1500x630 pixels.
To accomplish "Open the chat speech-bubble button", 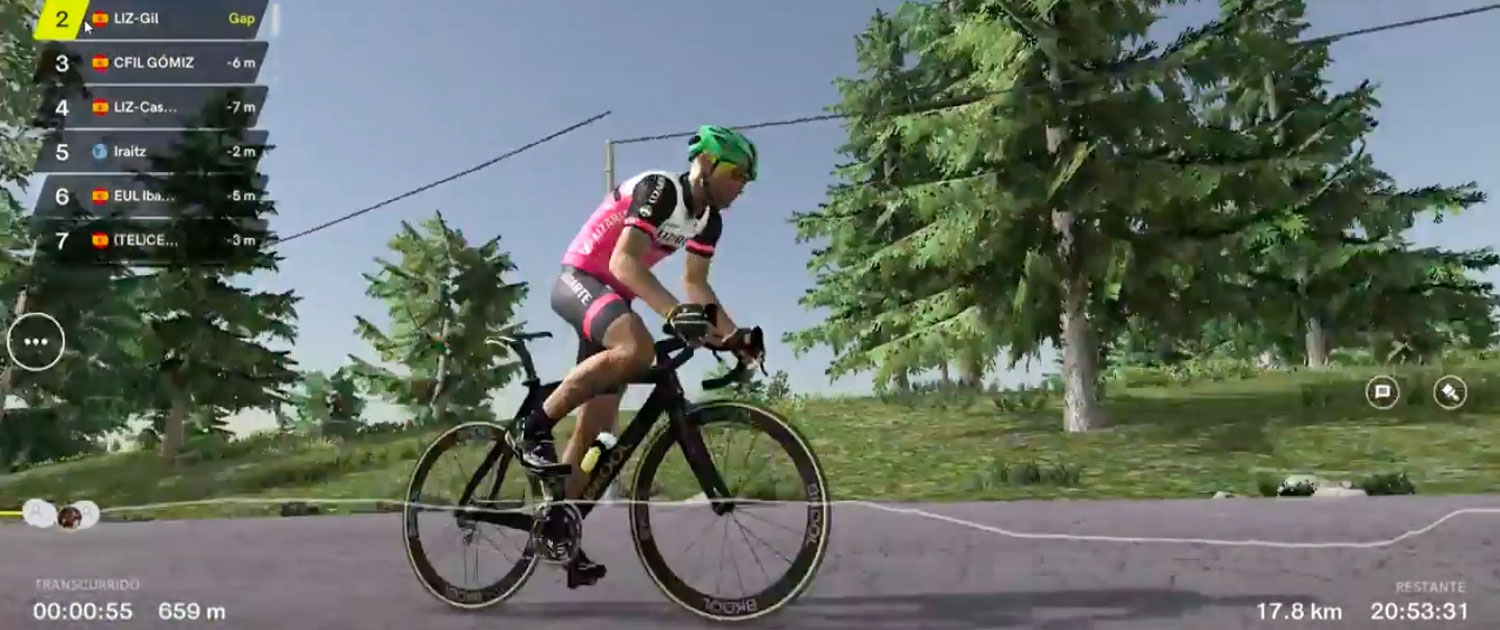I will pos(1382,392).
